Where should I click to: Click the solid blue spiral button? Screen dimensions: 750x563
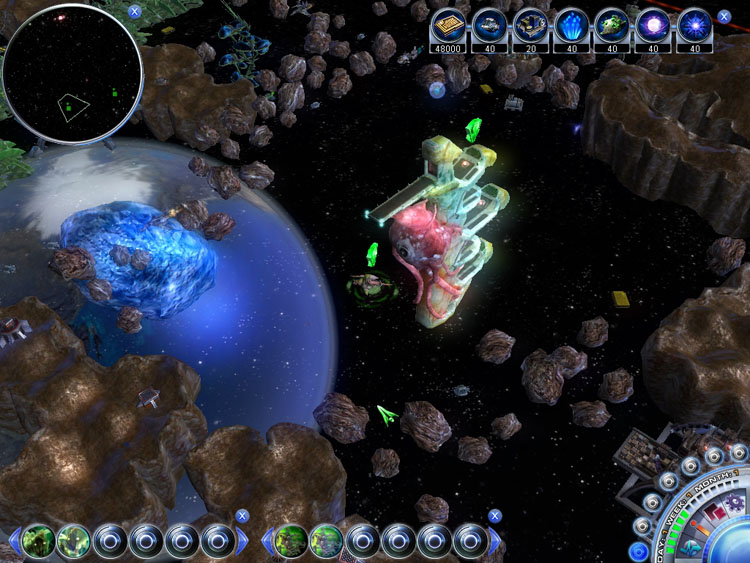tap(638, 550)
